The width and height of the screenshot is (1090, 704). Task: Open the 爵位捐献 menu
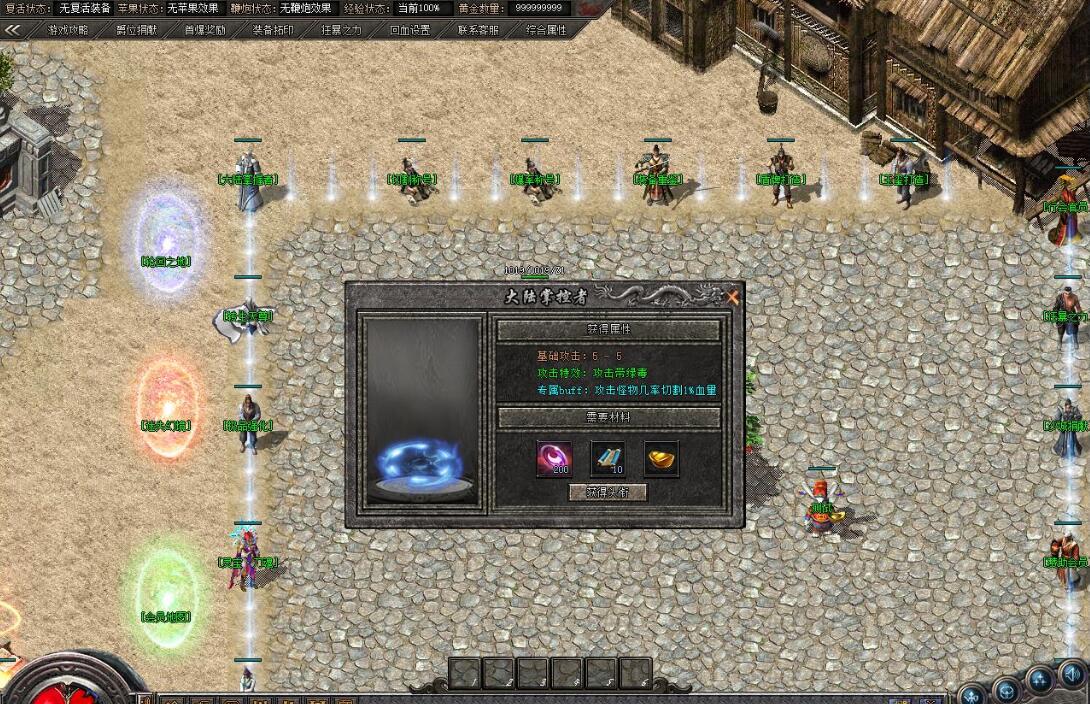pos(136,30)
